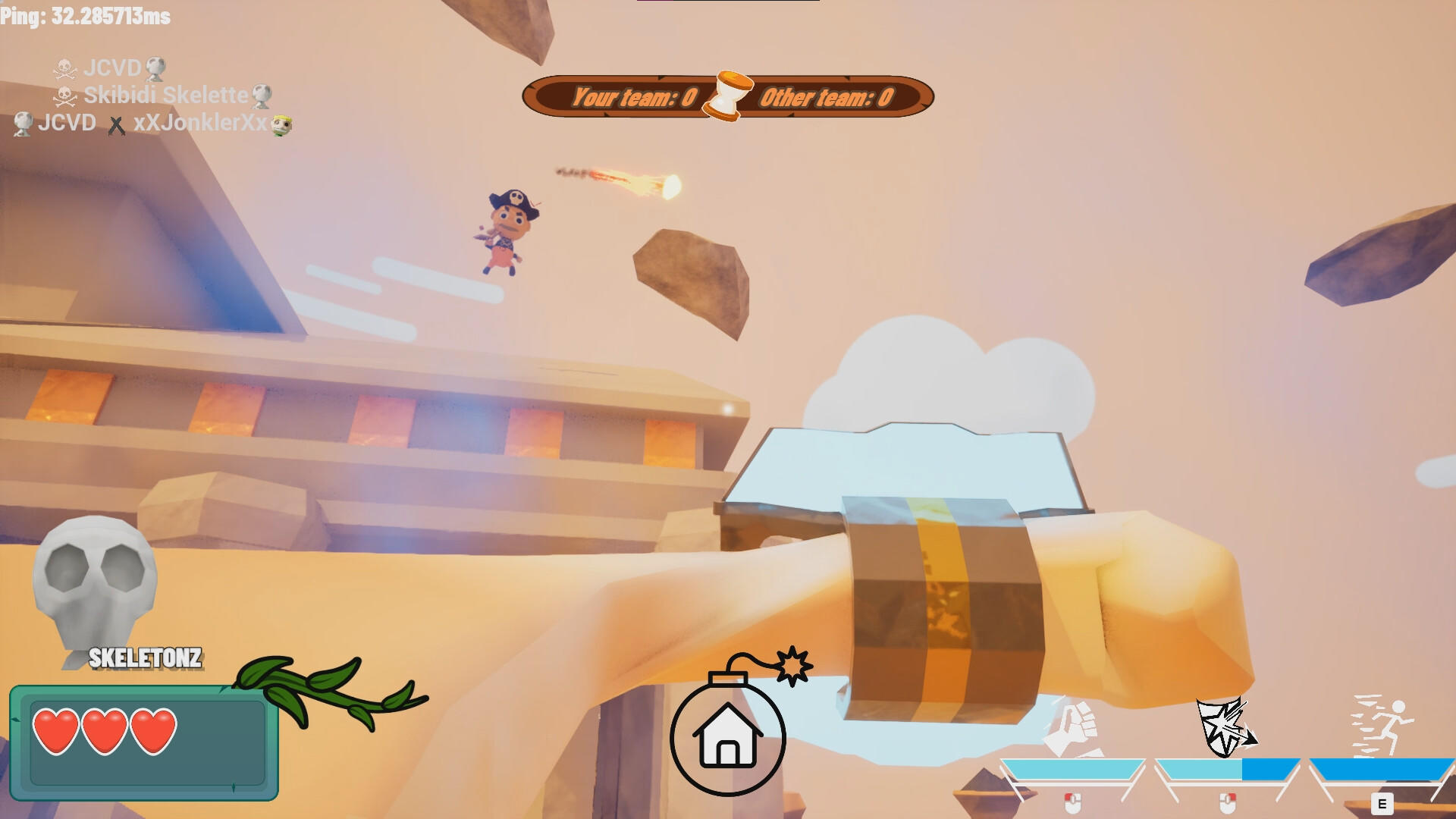Select the Other team: 0 score tab
The width and height of the screenshot is (1456, 819).
click(827, 96)
